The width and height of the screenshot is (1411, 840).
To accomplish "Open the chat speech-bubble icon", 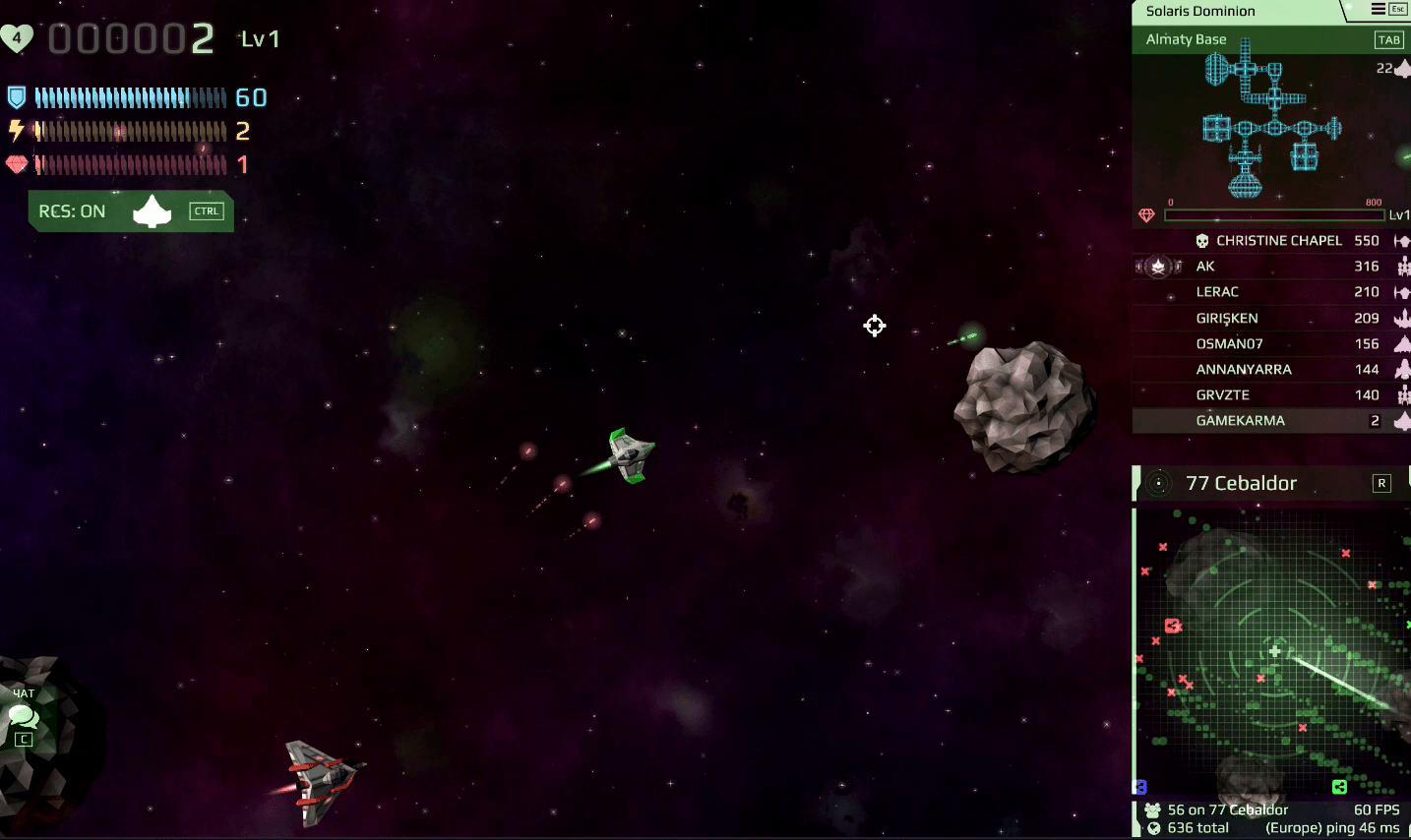I will (x=24, y=716).
